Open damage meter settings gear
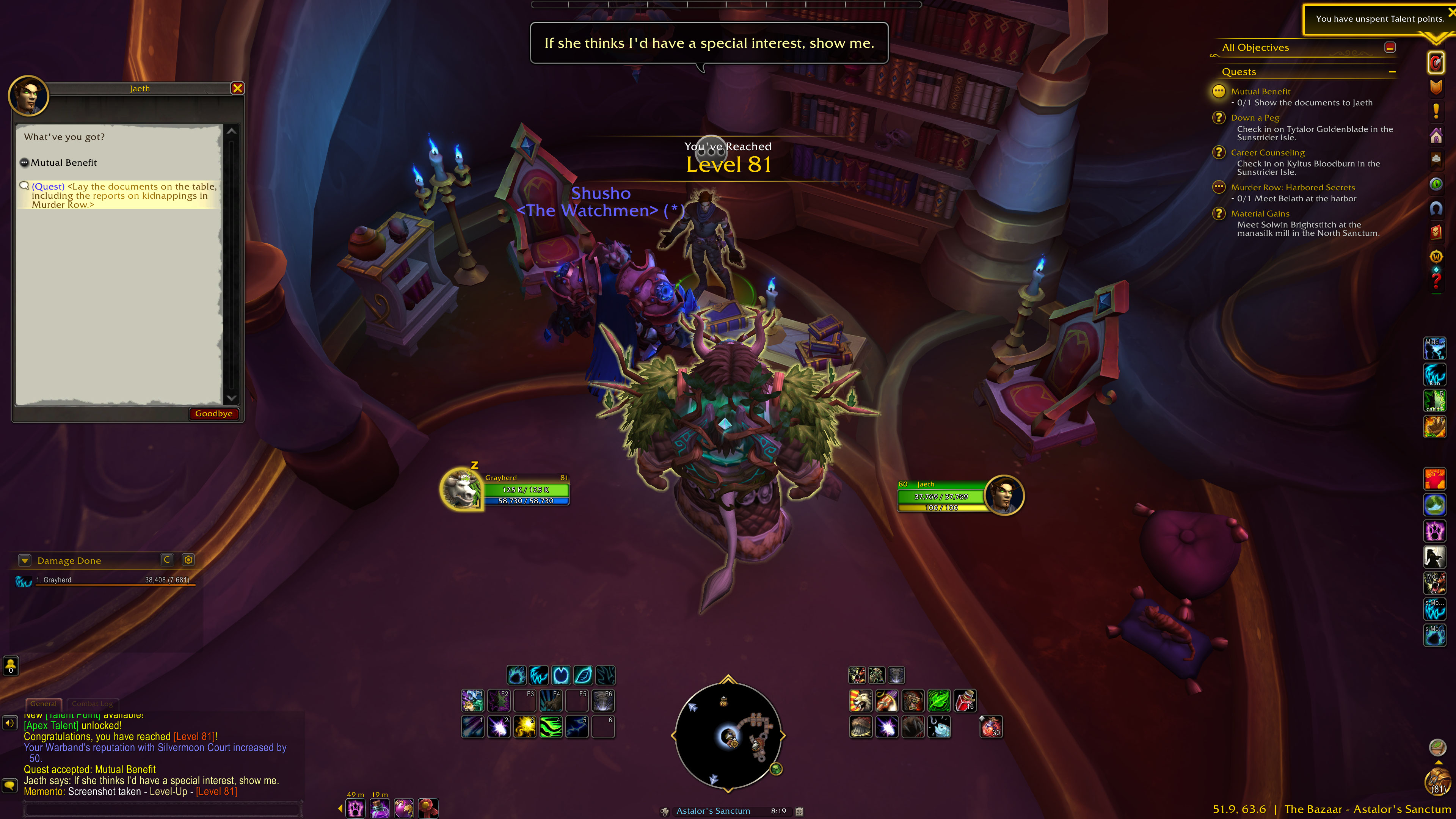This screenshot has width=1456, height=819. pos(188,560)
